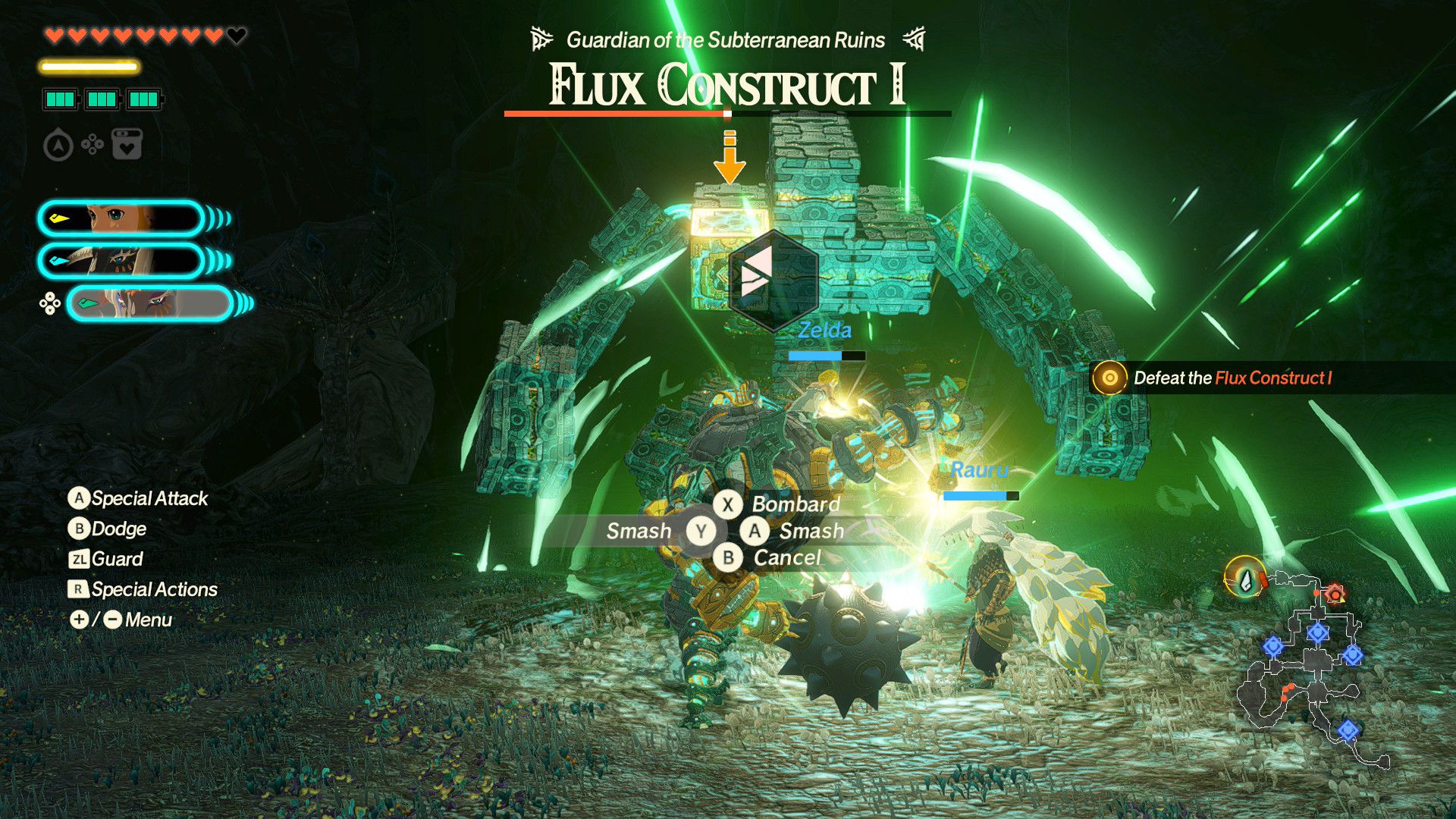Click the red boss marker on minimap

pos(1334,594)
